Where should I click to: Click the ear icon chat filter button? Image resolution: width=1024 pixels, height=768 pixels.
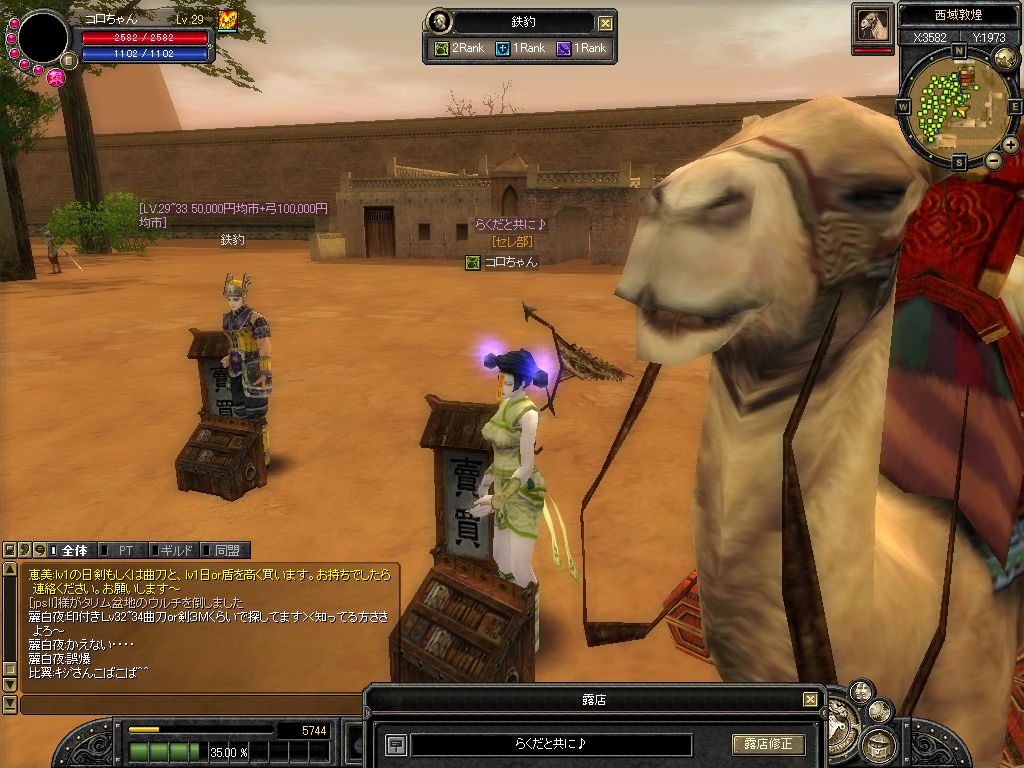25,550
